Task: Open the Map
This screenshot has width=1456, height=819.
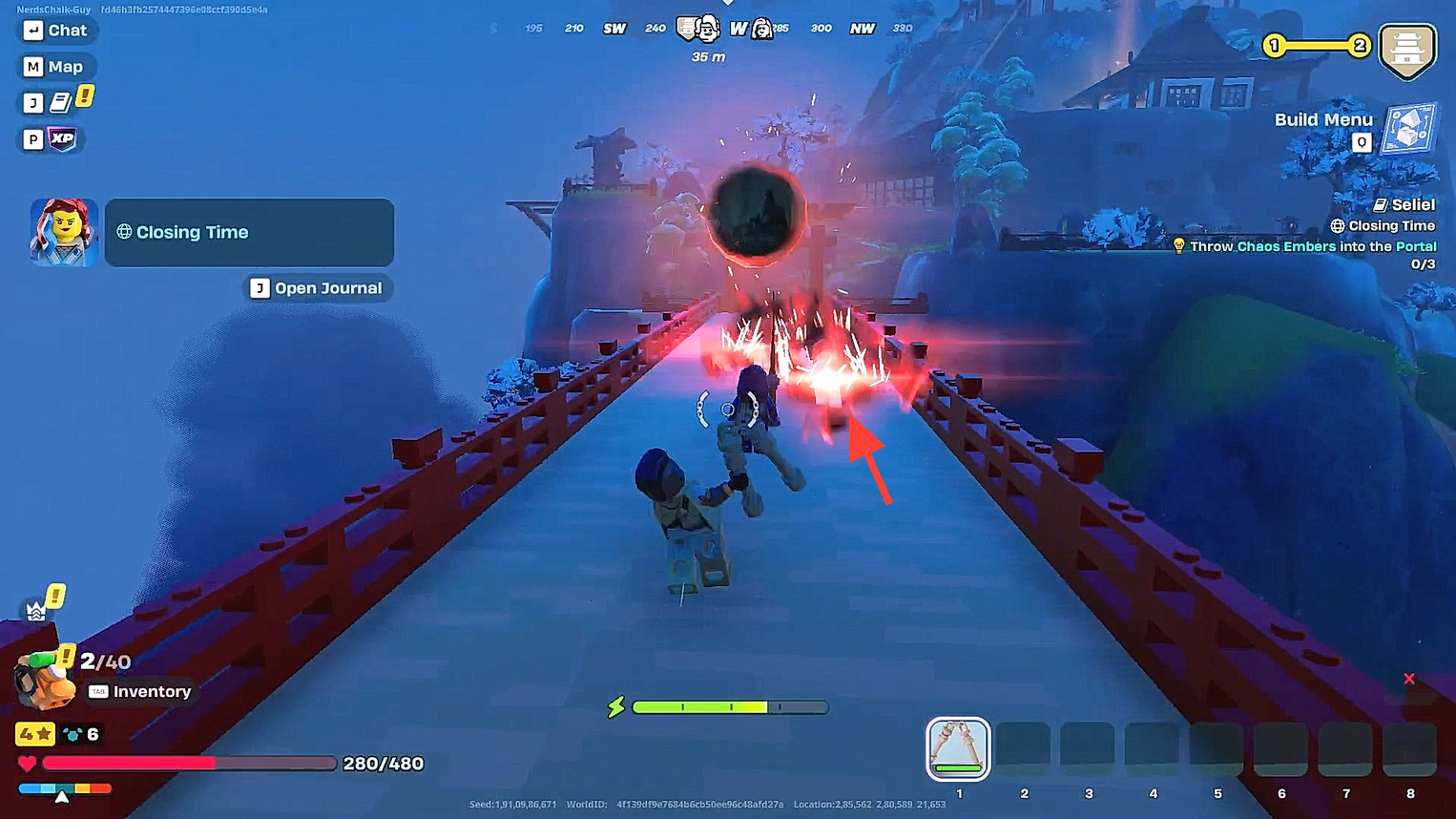Action: 54,67
